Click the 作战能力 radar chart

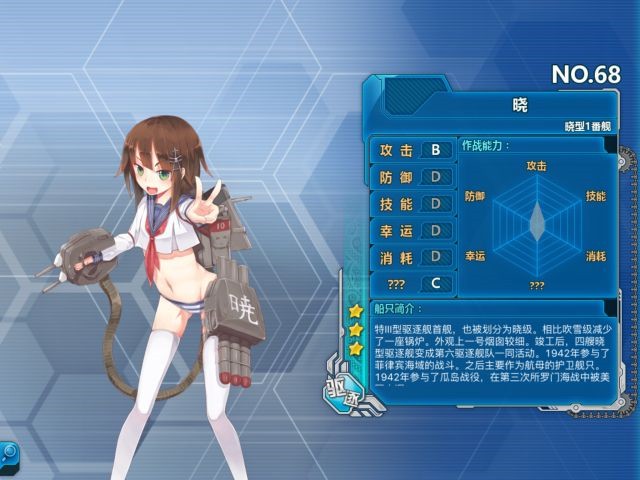(x=536, y=220)
